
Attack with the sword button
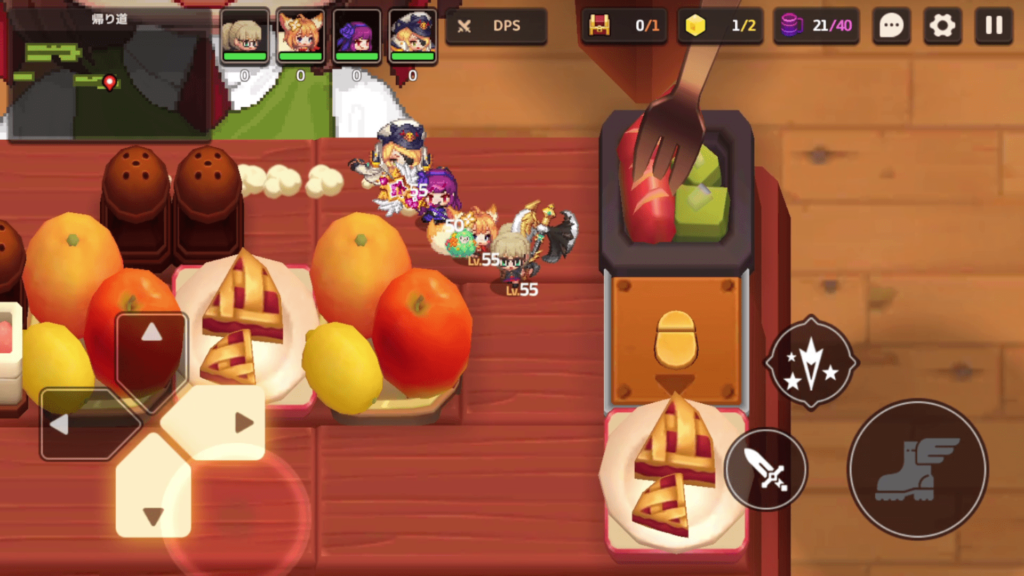[x=765, y=469]
